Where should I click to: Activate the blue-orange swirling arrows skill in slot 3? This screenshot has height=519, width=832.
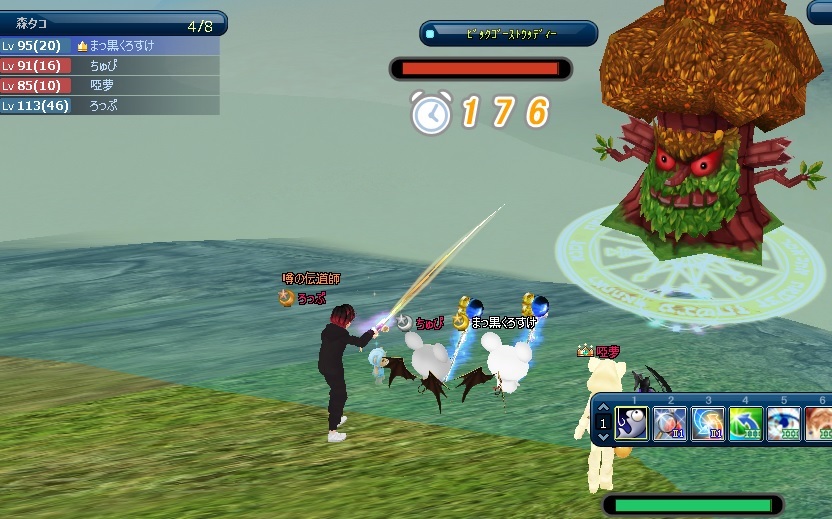point(708,423)
